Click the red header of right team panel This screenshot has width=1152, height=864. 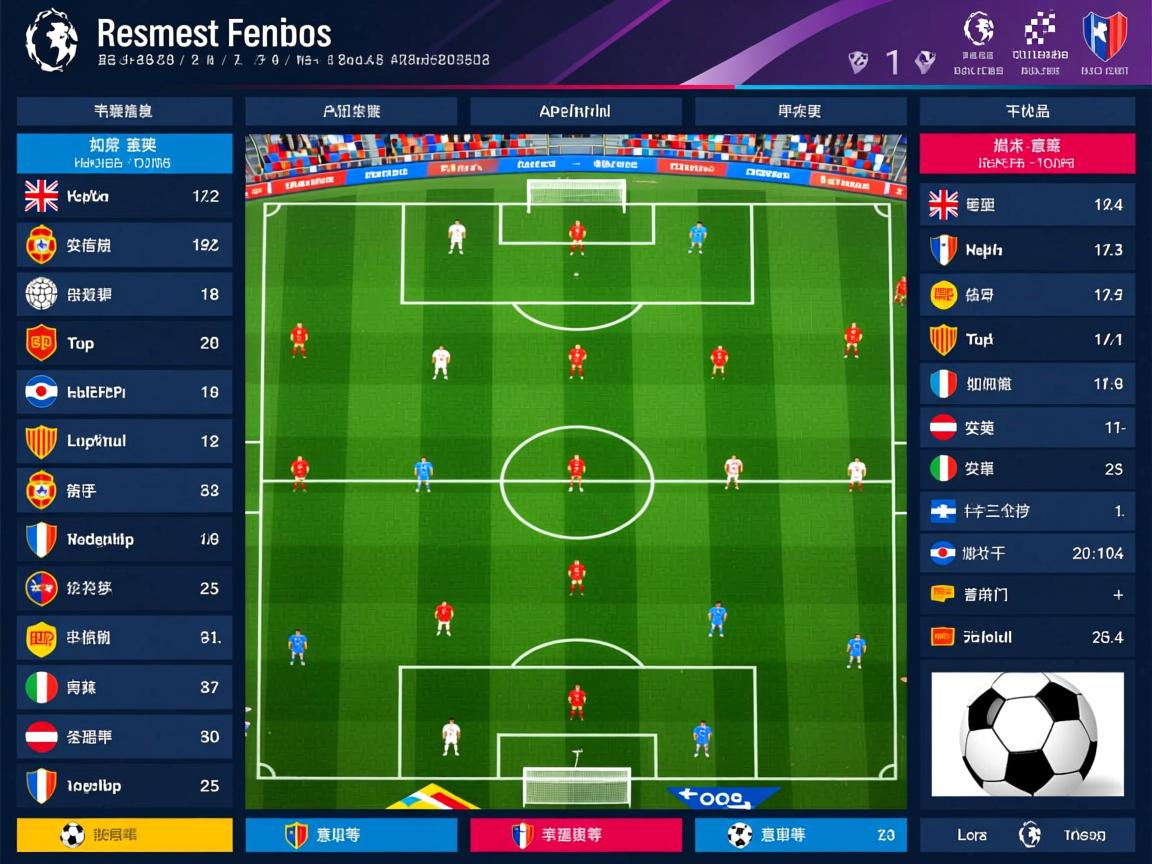tap(1027, 153)
